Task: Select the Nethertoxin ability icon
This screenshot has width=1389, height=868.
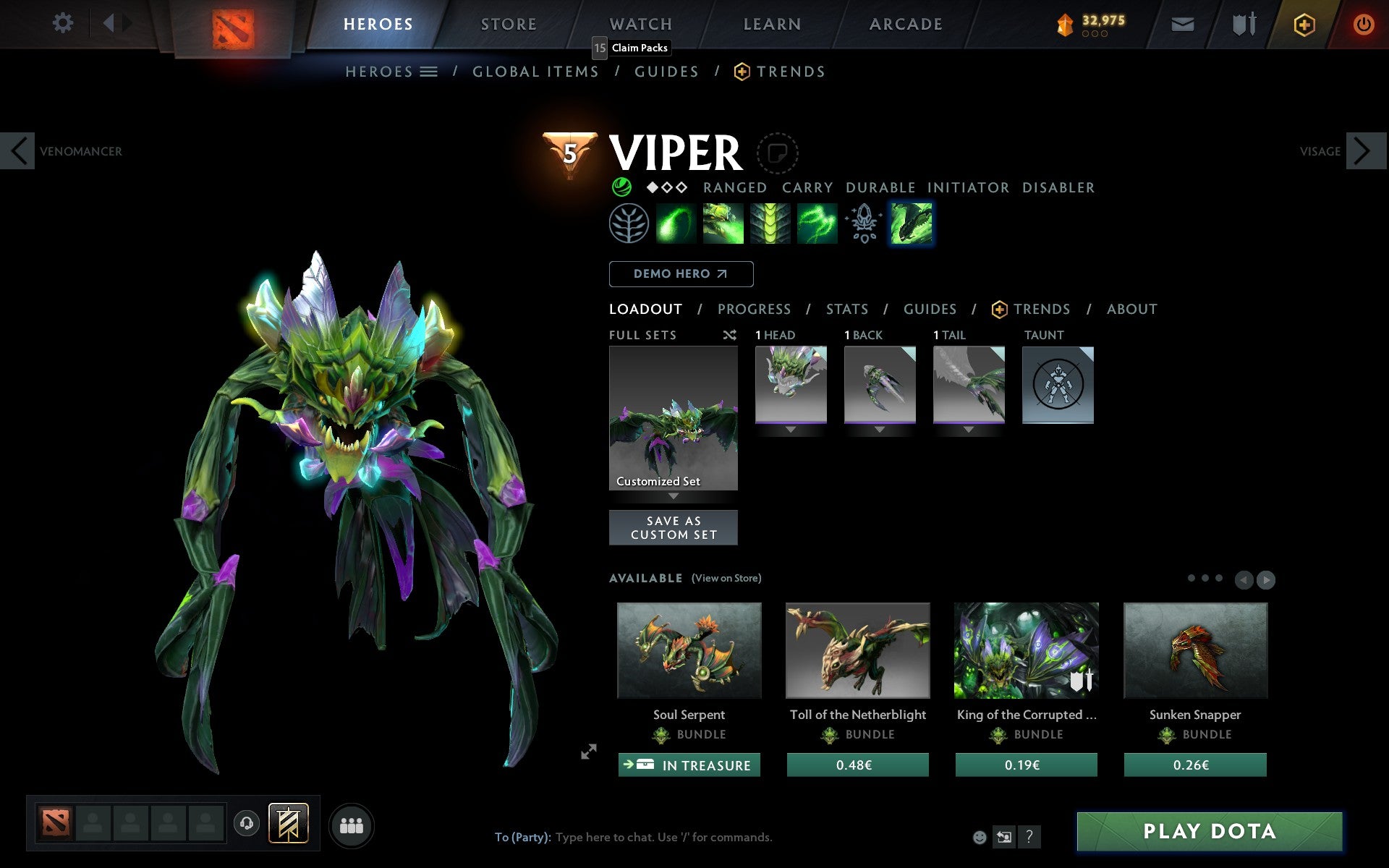Action: 723,224
